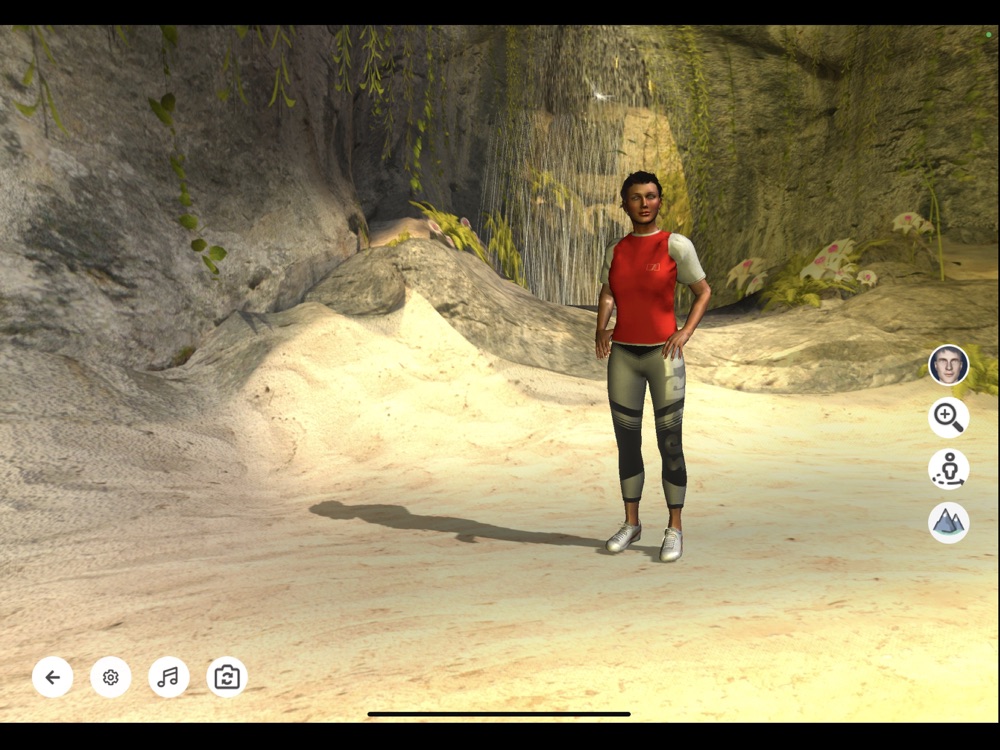The image size is (1000, 750).
Task: Tap the music note button
Action: (x=168, y=677)
